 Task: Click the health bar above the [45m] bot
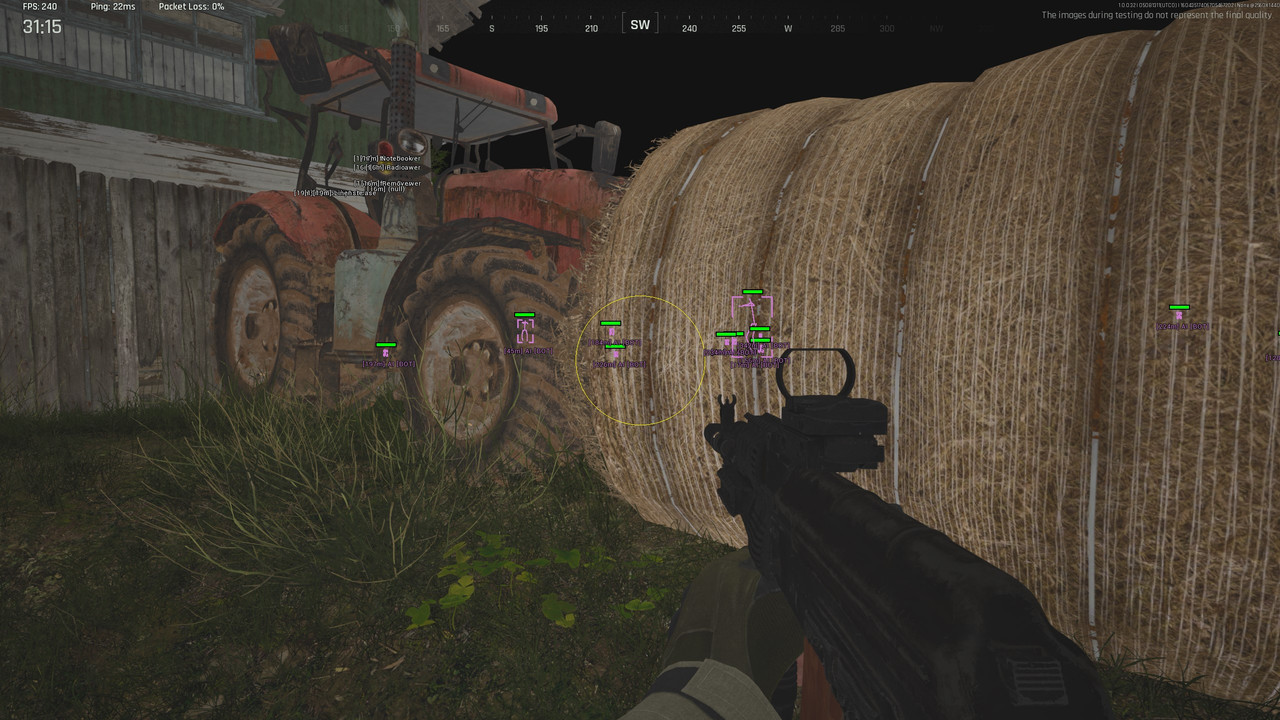point(524,315)
